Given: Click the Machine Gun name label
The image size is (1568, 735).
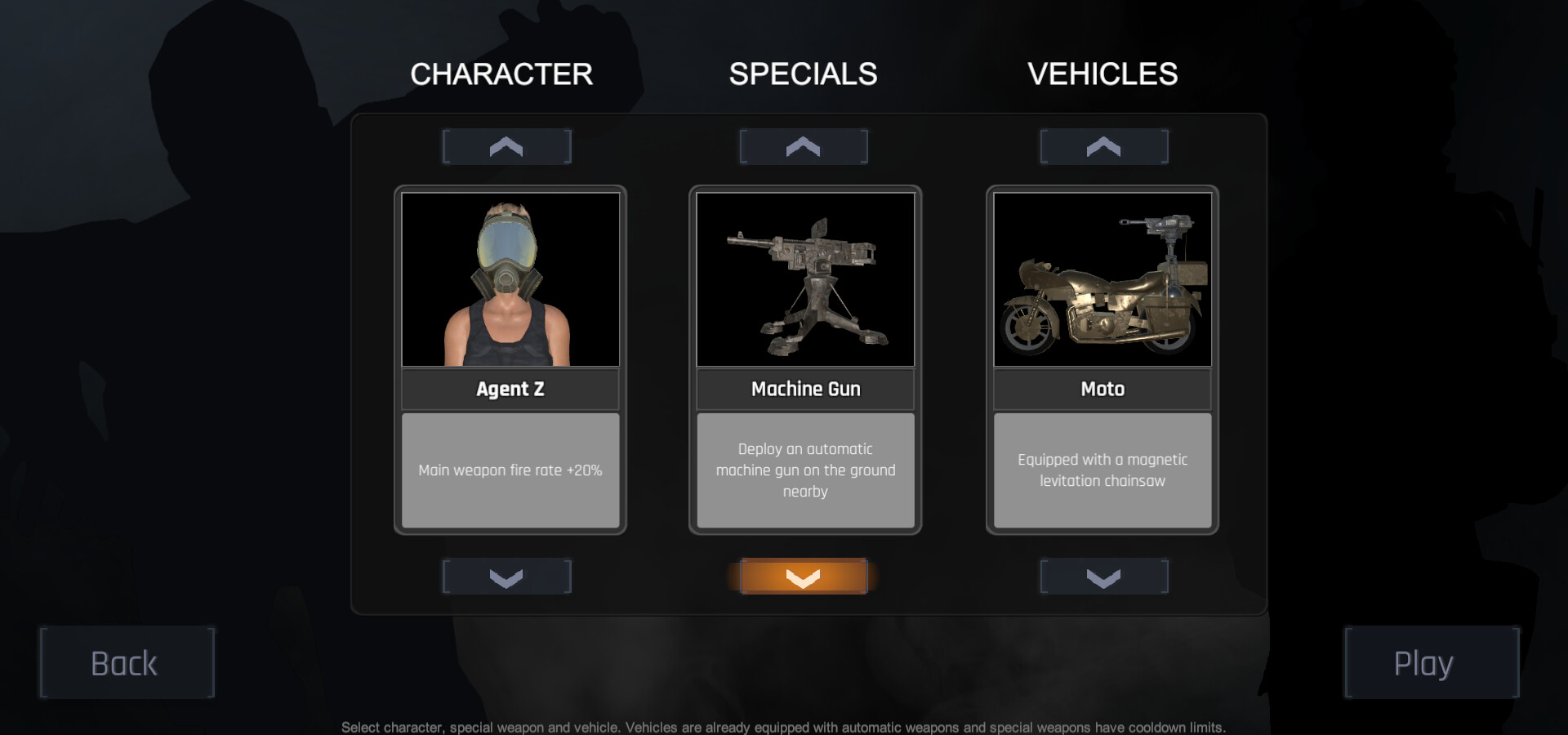Looking at the screenshot, I should tap(805, 390).
